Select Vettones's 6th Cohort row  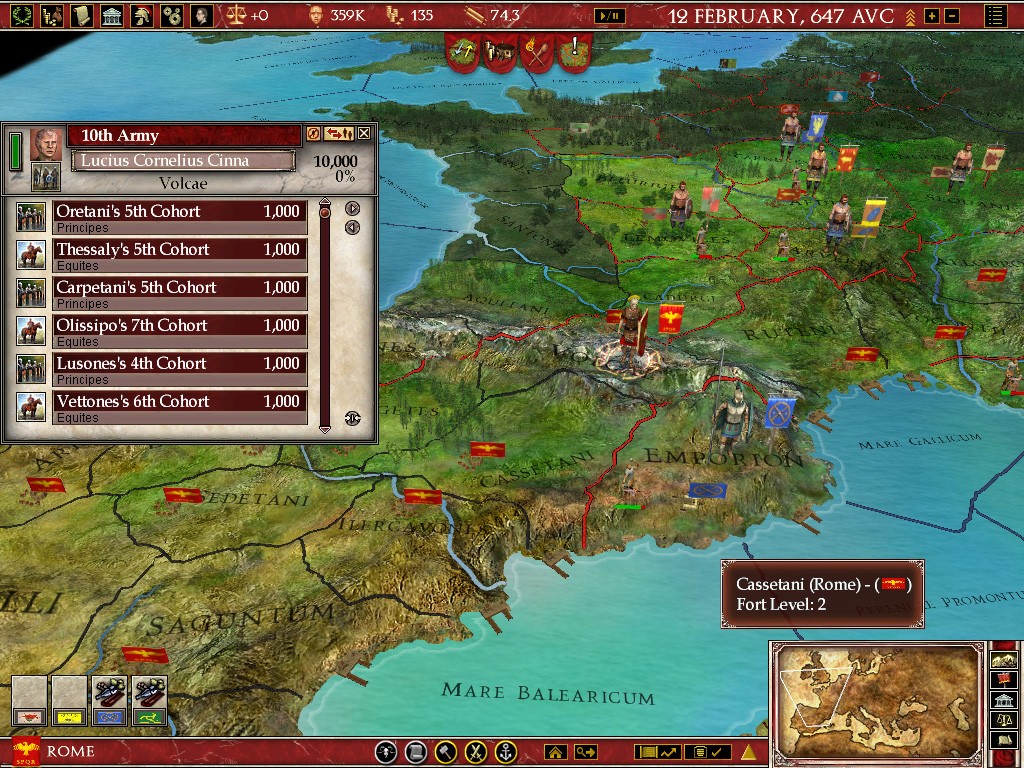coord(178,402)
